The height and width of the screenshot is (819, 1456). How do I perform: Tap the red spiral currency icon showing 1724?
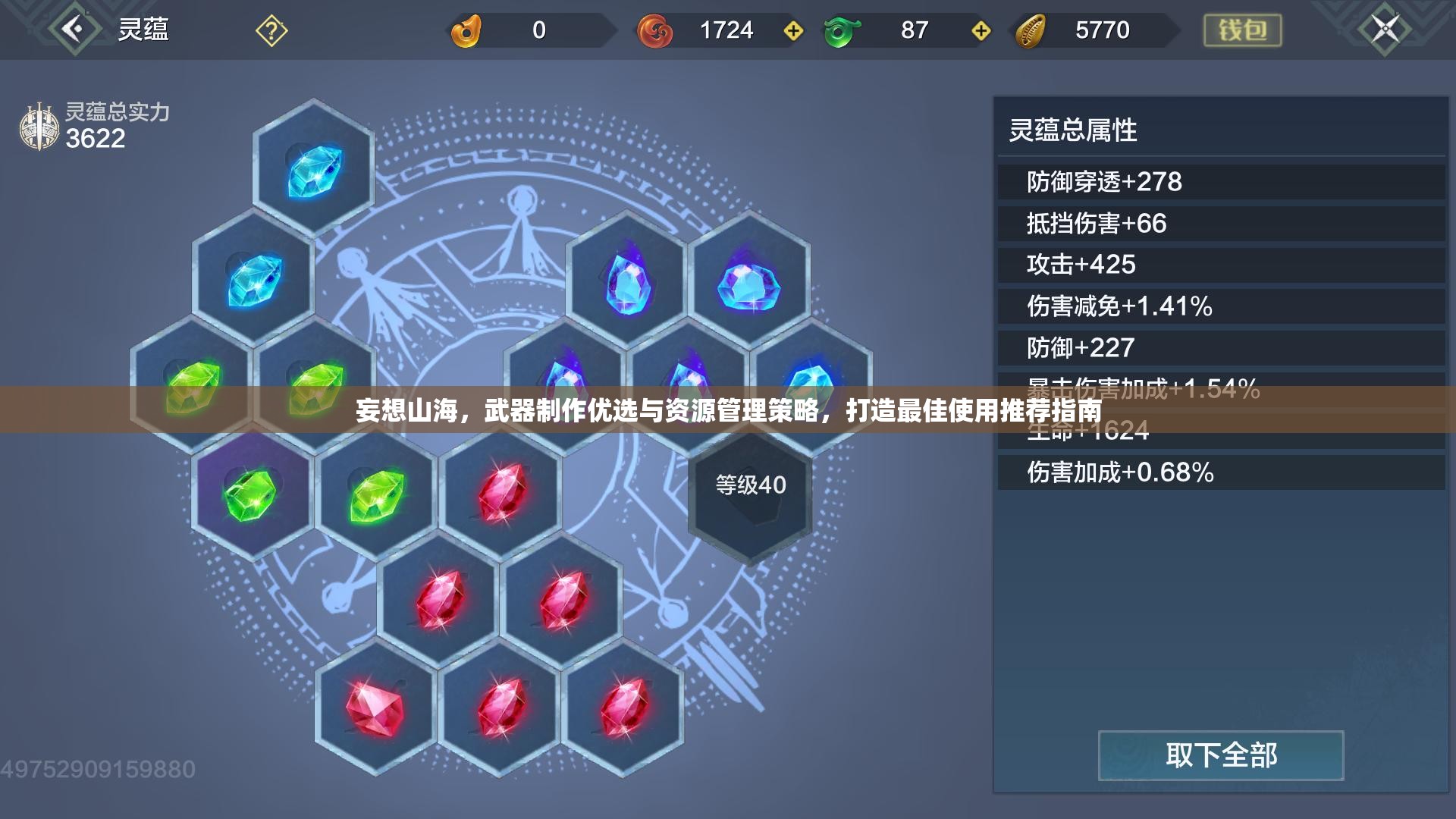point(657,29)
